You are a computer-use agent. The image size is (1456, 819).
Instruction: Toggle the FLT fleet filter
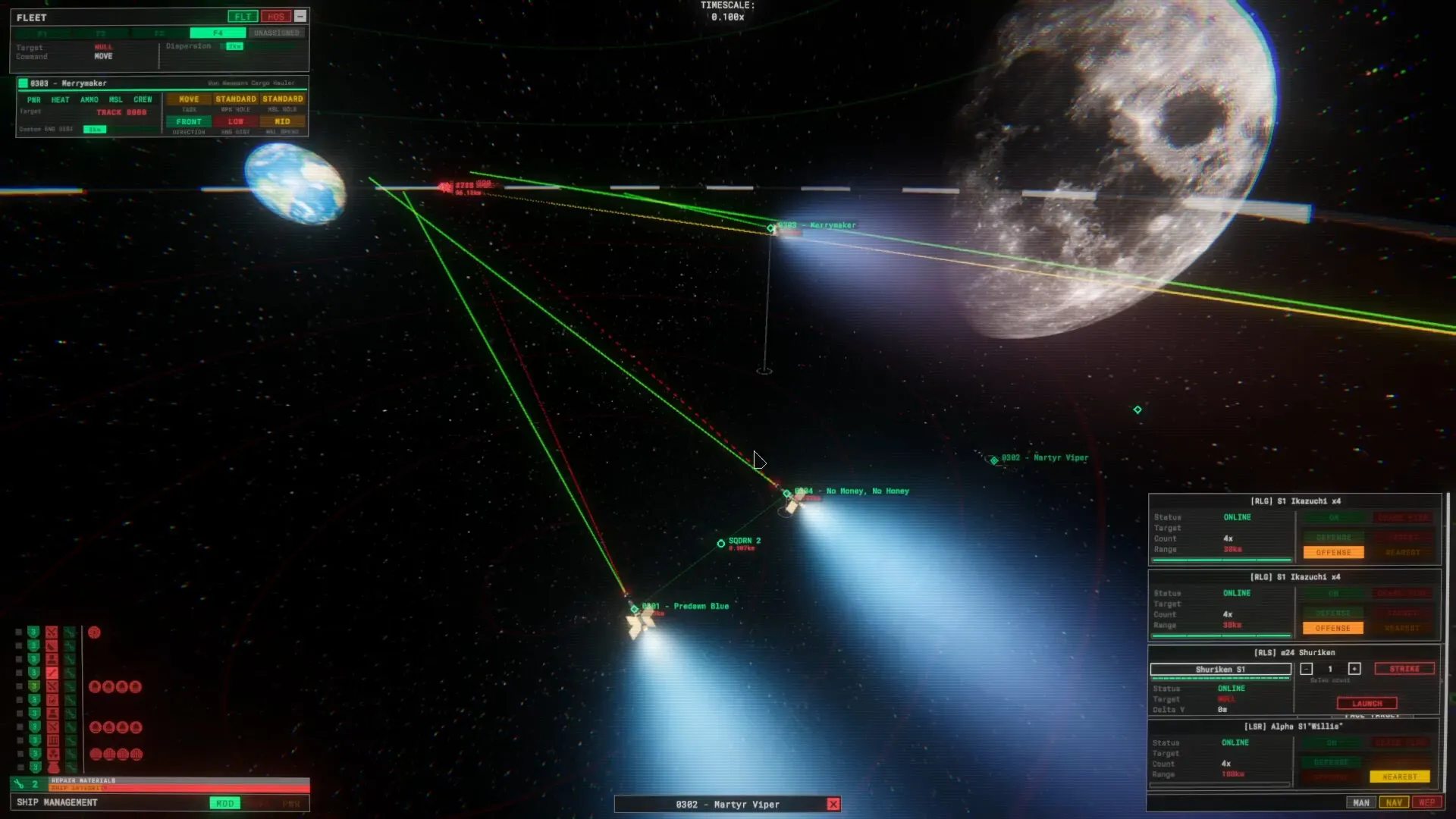[x=243, y=17]
